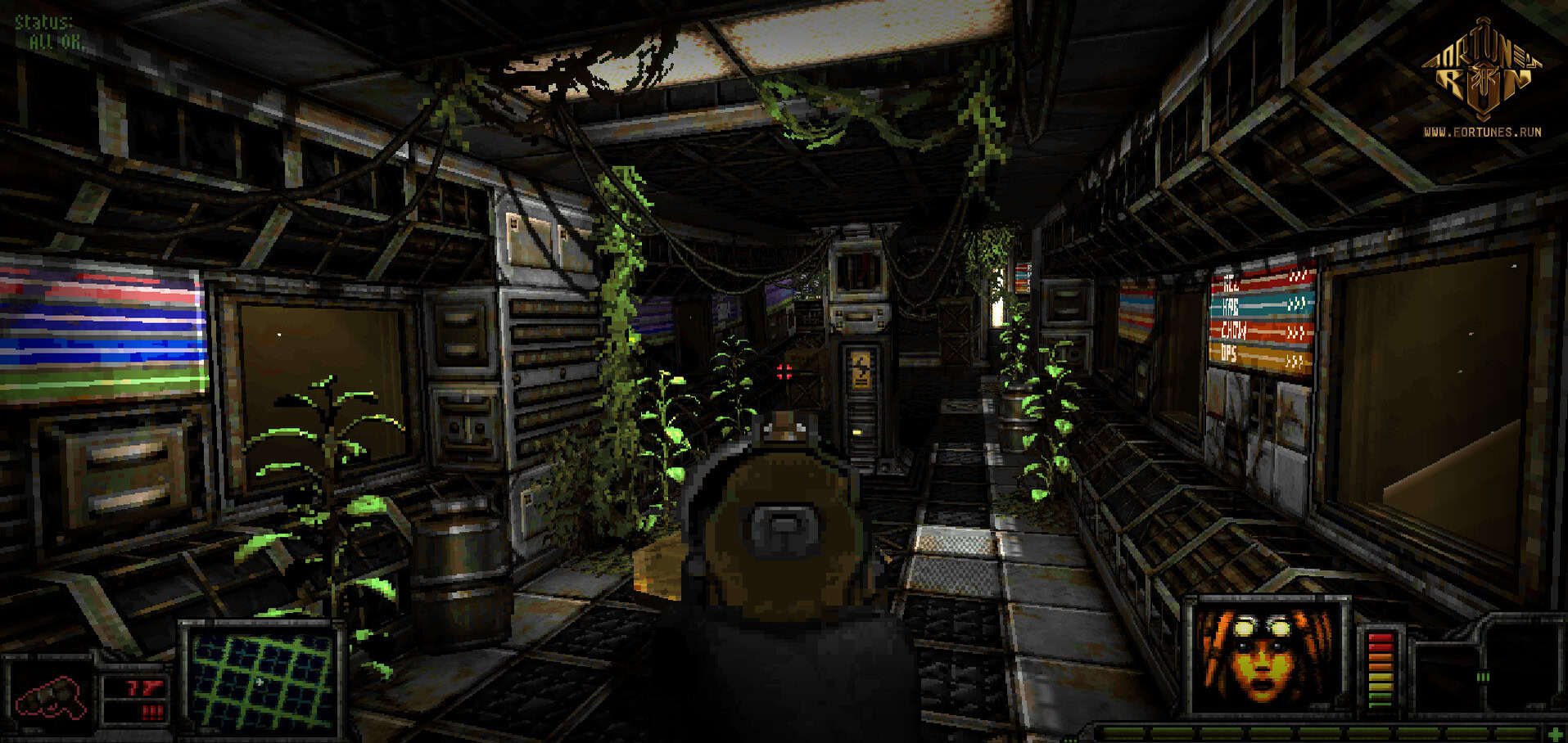Expand the OPS arrow on the wall directory sign
Viewport: 1568px width, 743px height.
coord(1296,358)
